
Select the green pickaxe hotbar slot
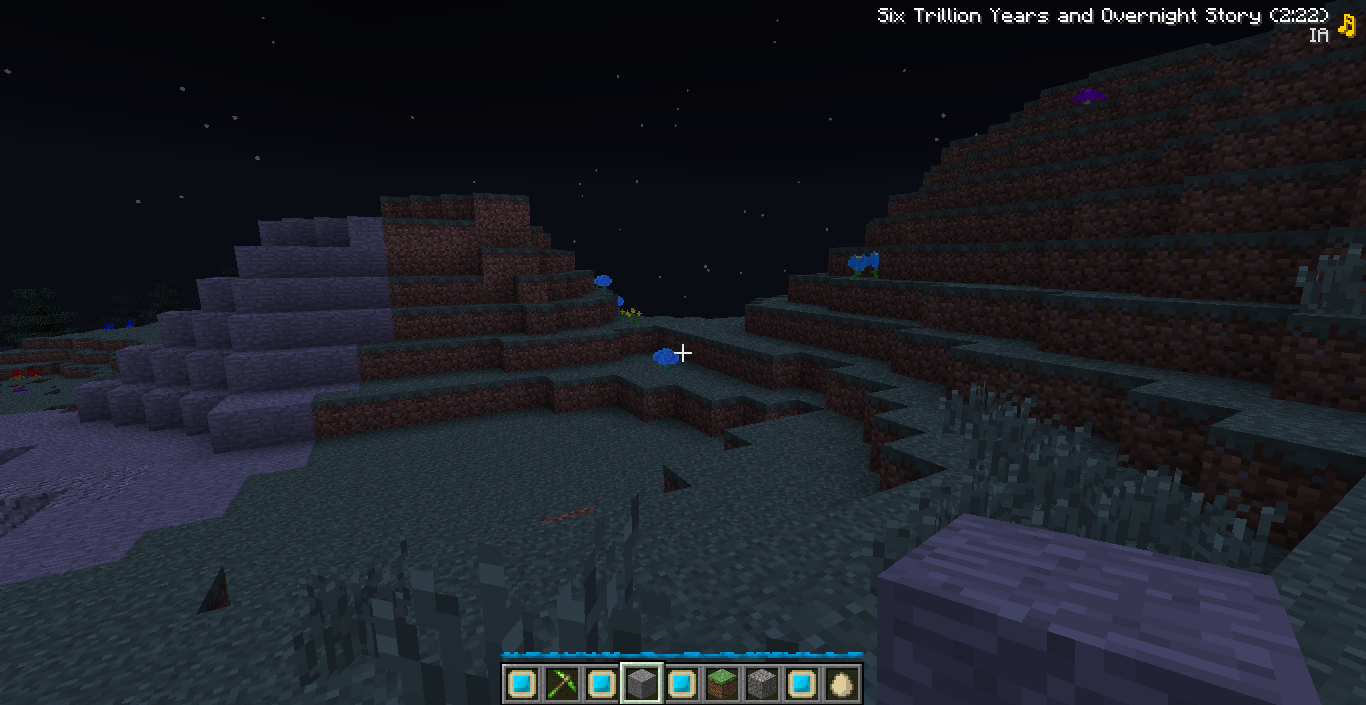point(561,684)
